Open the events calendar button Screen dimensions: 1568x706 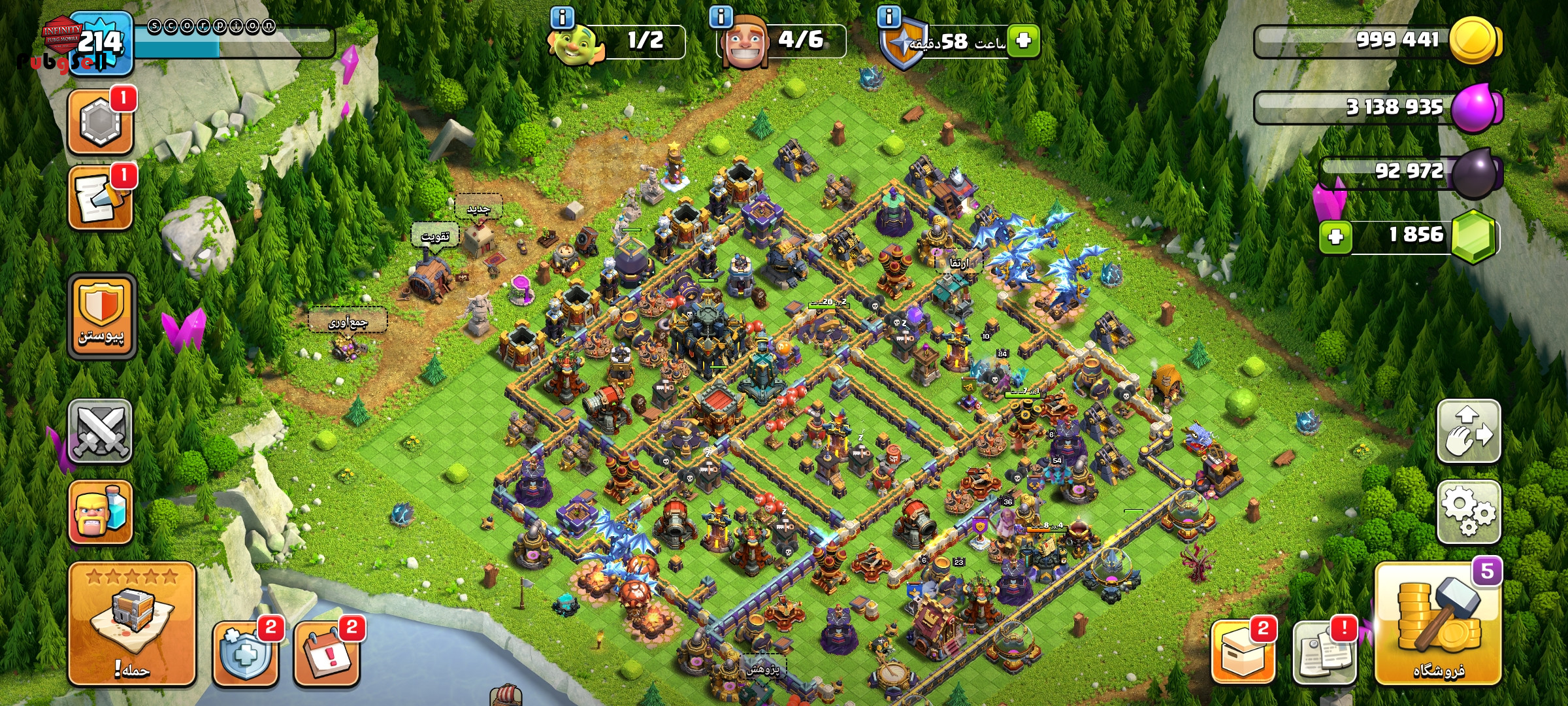point(326,652)
